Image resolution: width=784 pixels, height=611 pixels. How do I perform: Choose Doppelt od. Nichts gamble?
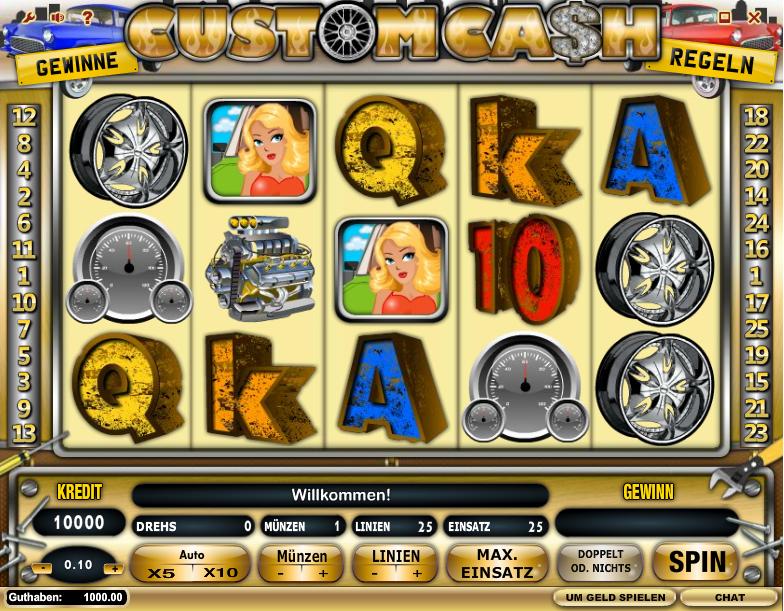point(600,562)
